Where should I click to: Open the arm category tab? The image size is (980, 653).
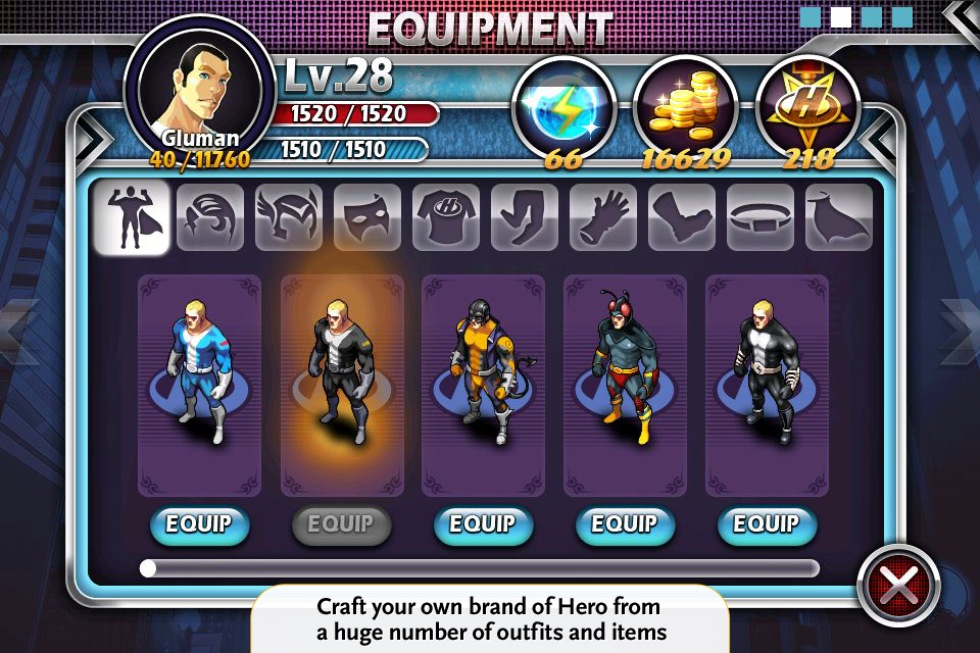tap(525, 217)
